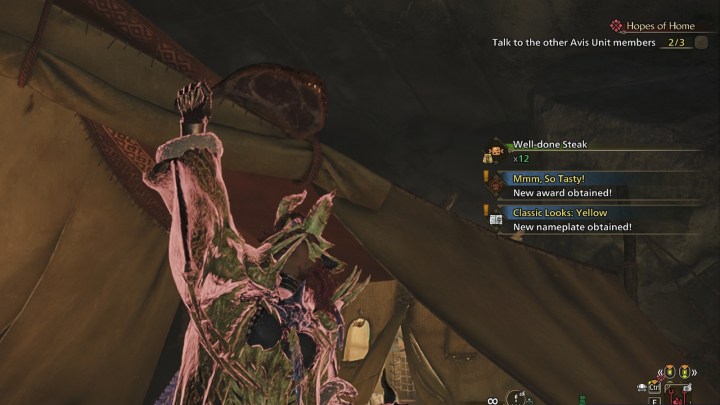Select the Well-done Steak notification
The width and height of the screenshot is (720, 405).
[550, 144]
